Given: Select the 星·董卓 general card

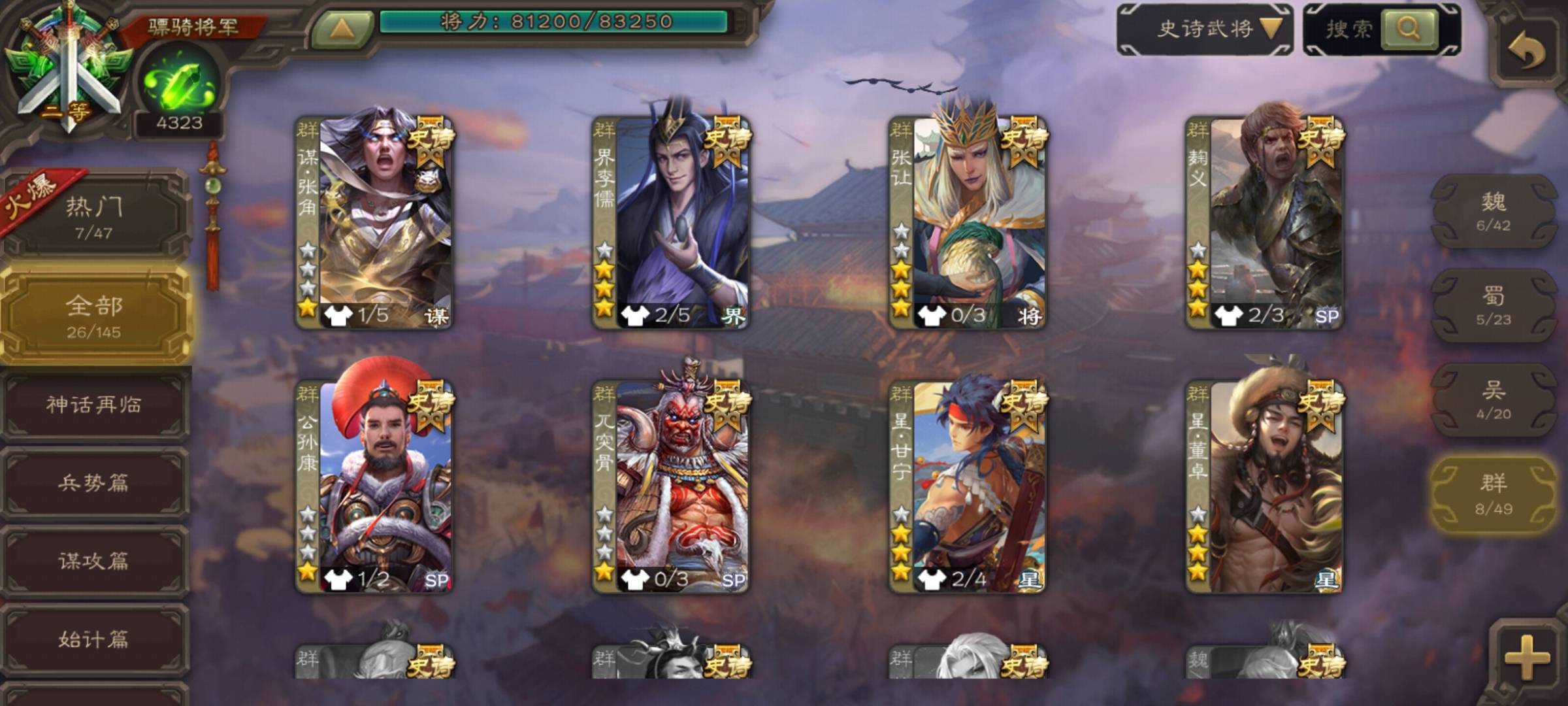Looking at the screenshot, I should pyautogui.click(x=1264, y=487).
